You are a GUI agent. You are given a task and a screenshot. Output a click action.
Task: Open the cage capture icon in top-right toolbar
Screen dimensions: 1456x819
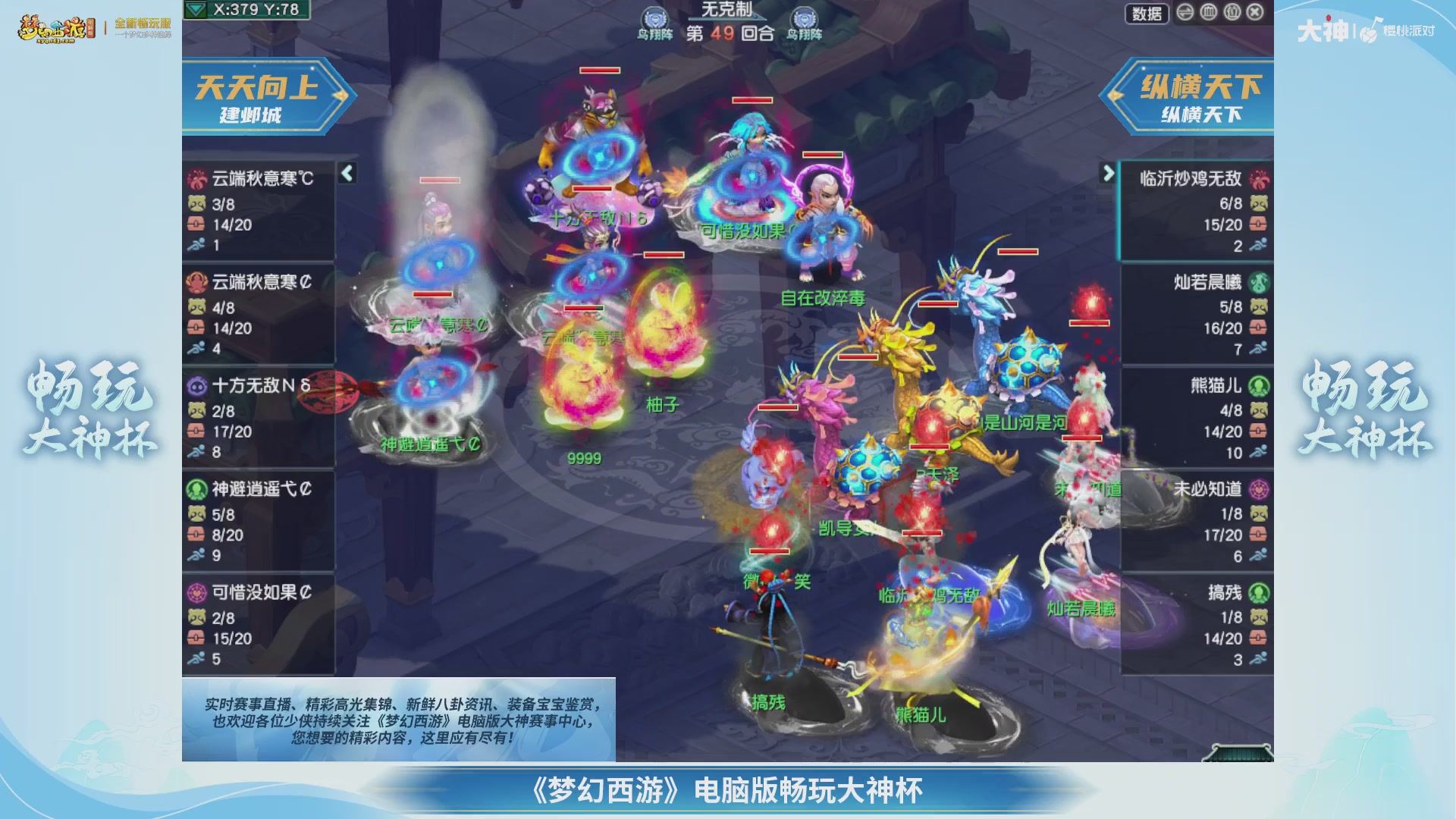pos(1207,14)
